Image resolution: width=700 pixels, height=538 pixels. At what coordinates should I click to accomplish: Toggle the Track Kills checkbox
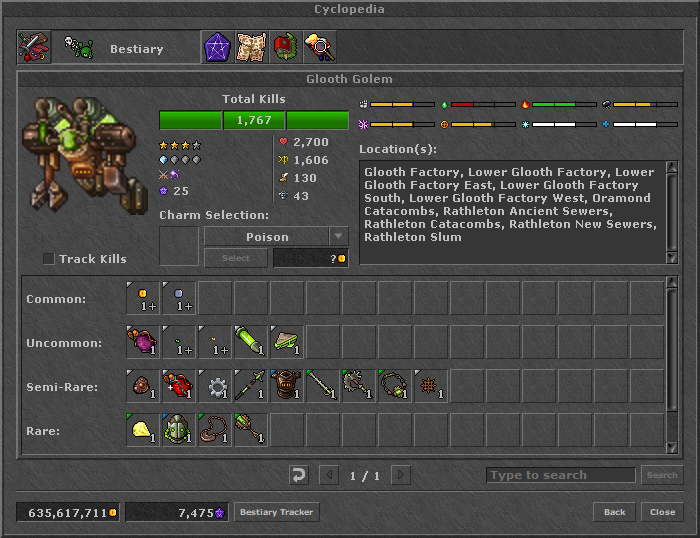click(49, 259)
